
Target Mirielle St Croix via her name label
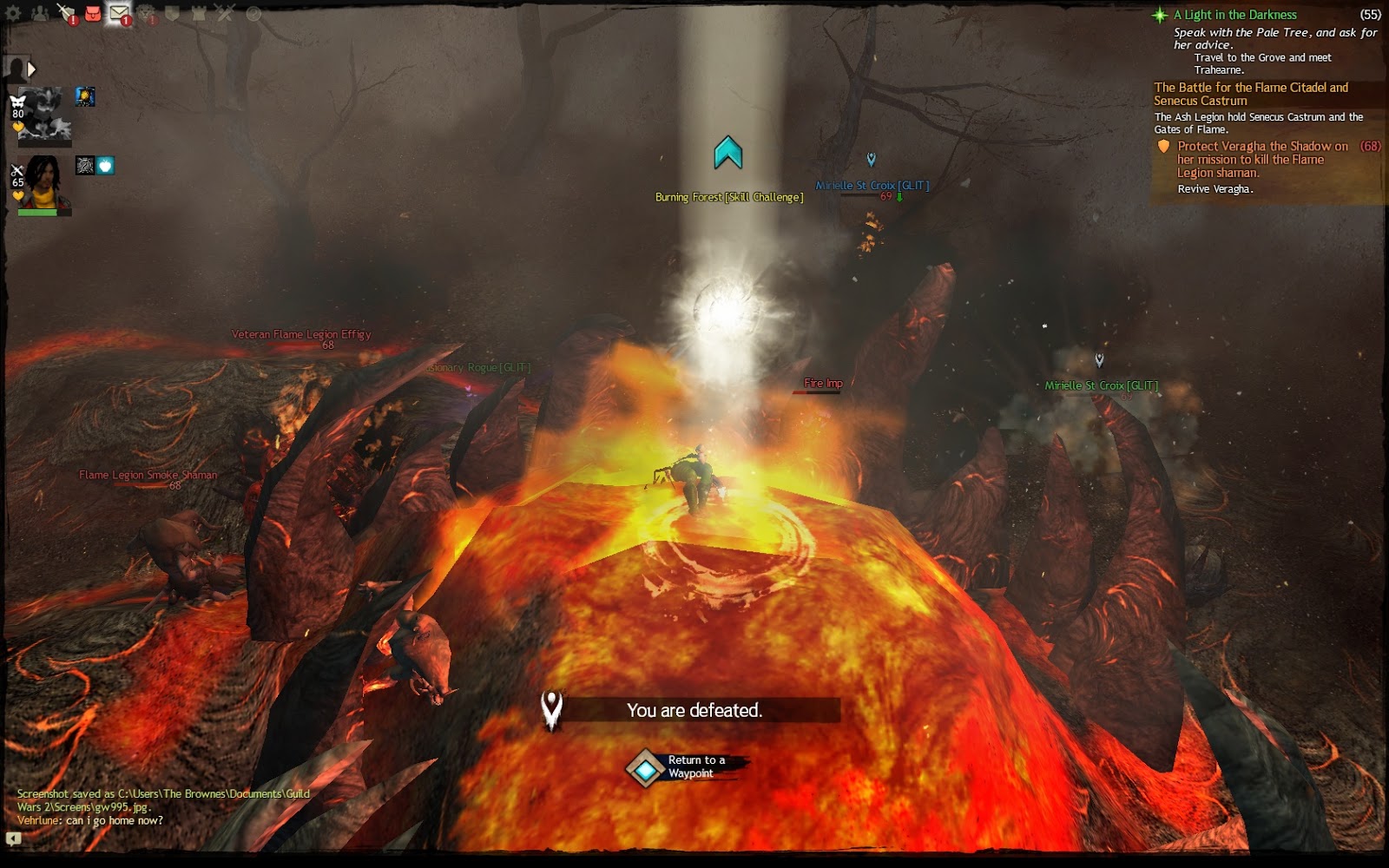point(871,184)
